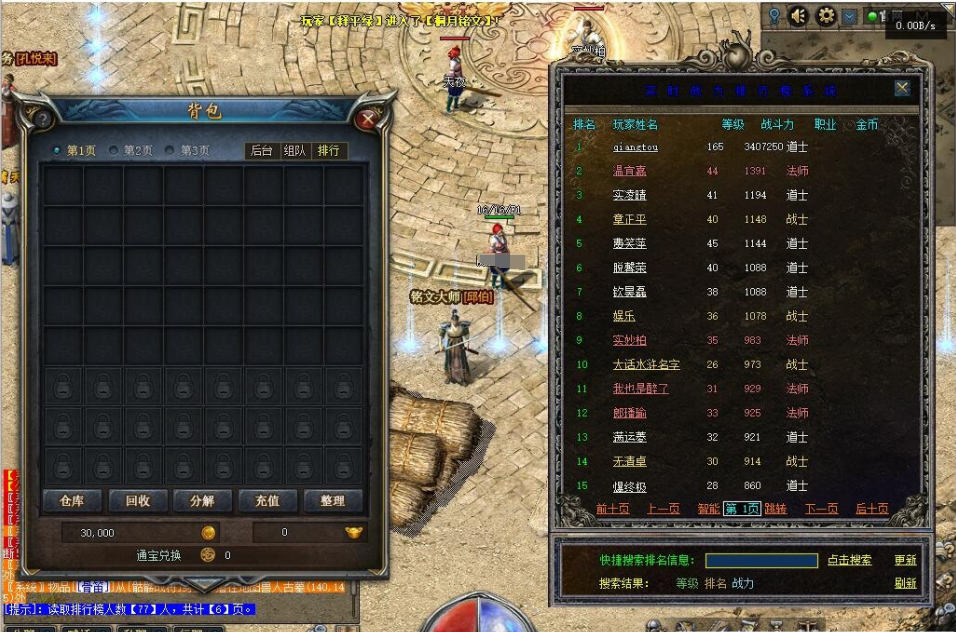The width and height of the screenshot is (956, 632).
Task: Click the 排行 ranking button
Action: click(x=328, y=151)
